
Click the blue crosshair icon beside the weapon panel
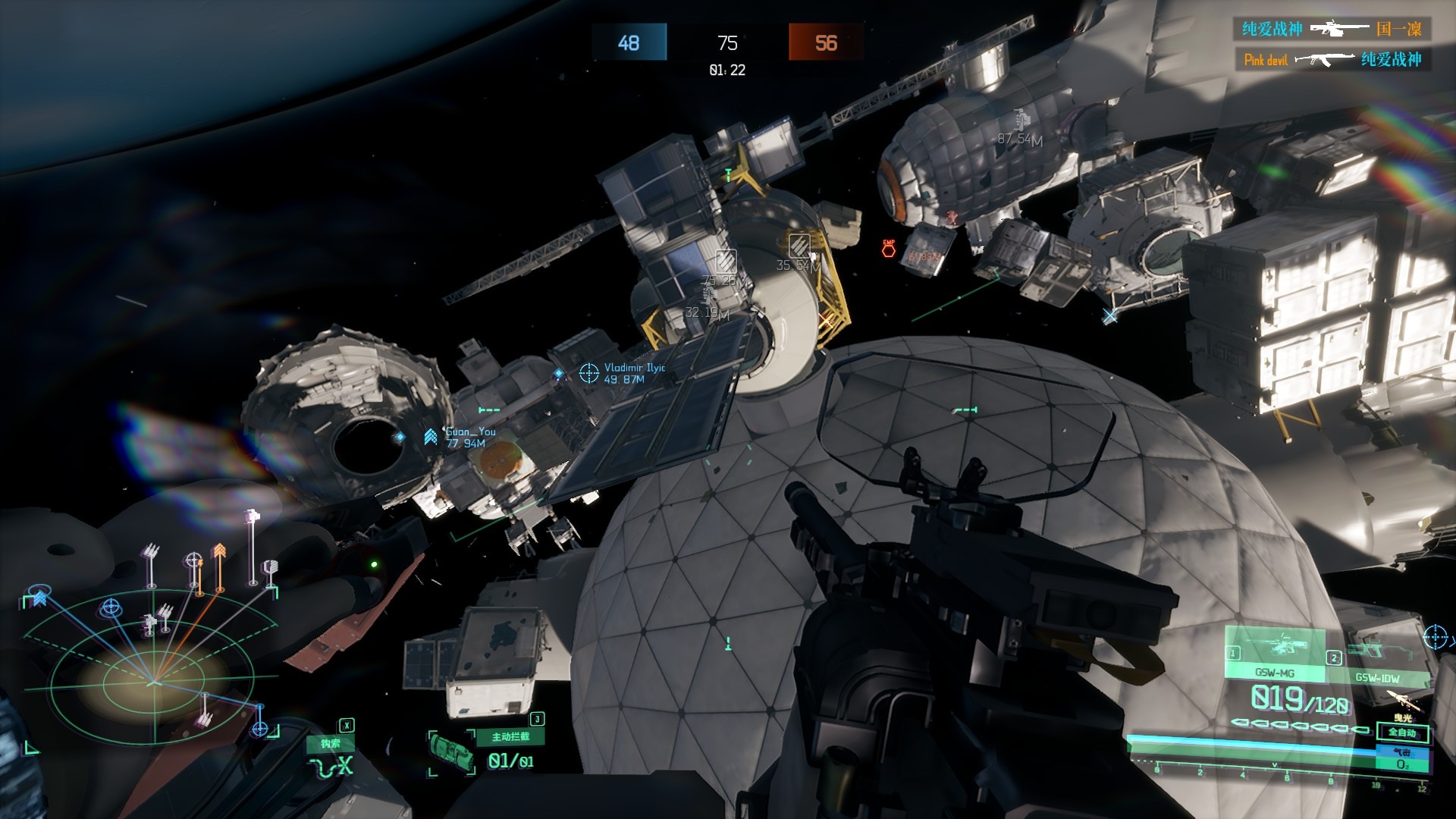(1435, 637)
